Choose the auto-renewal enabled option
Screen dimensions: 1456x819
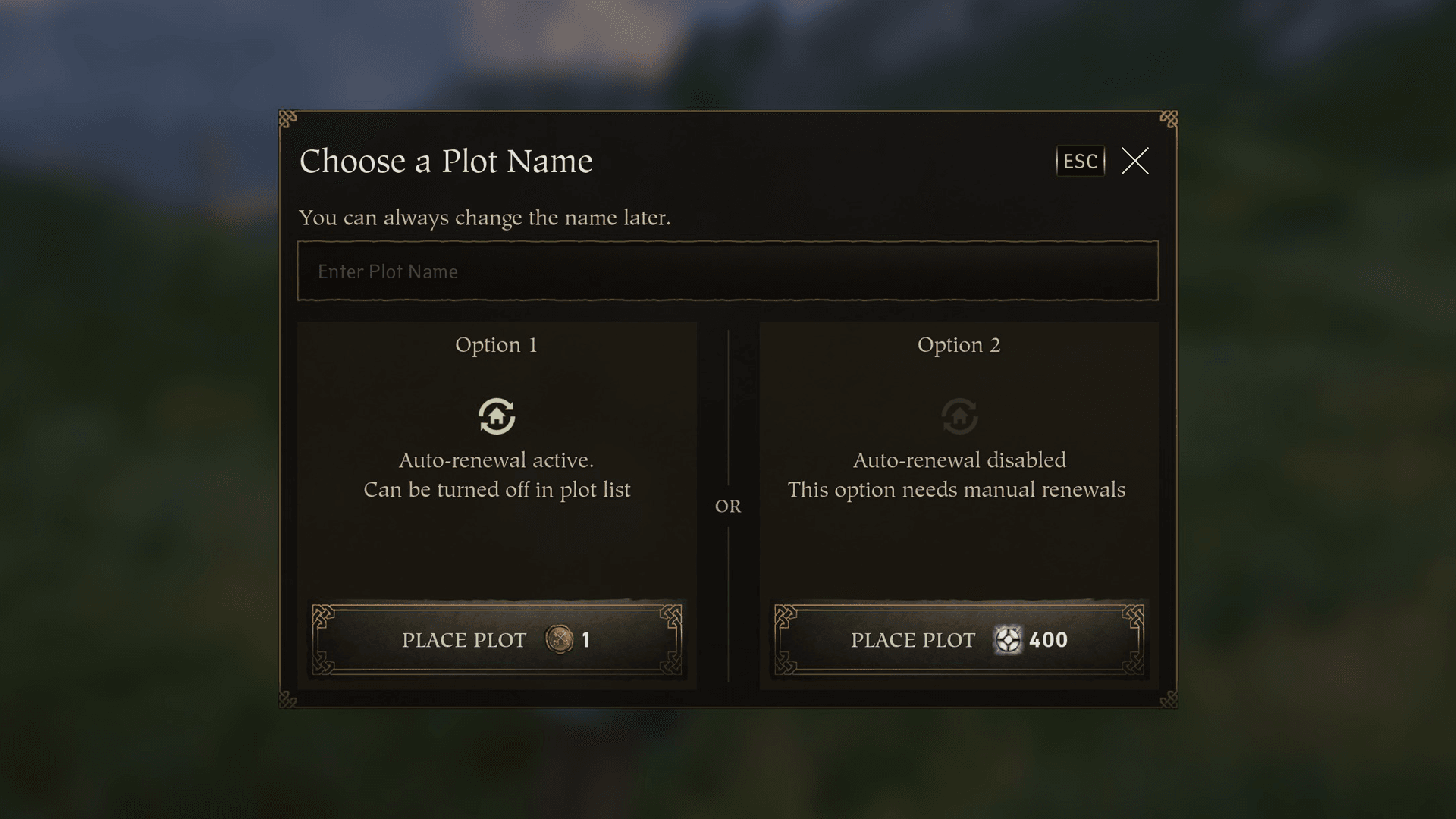pos(497,639)
